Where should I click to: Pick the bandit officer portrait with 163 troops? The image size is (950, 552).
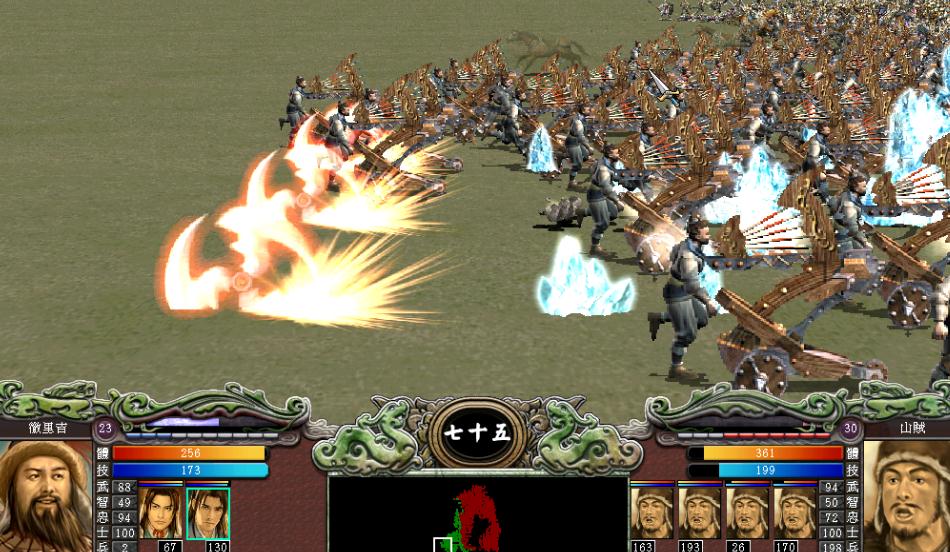[x=651, y=512]
